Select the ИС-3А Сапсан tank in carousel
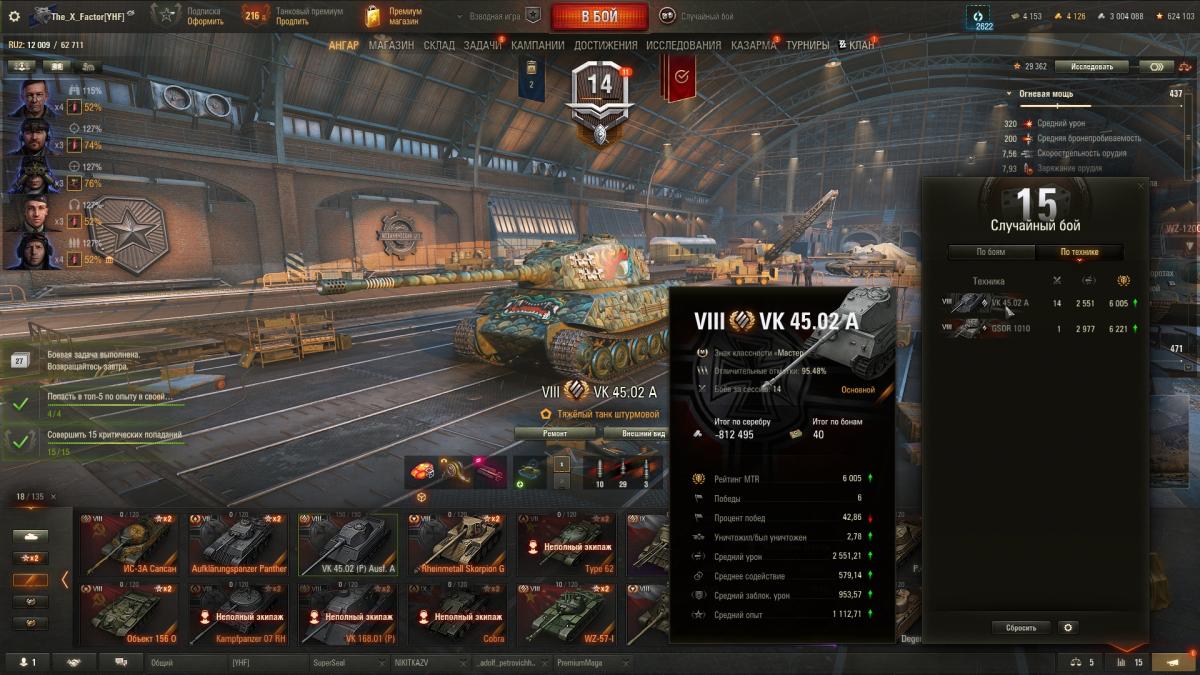 tap(129, 545)
